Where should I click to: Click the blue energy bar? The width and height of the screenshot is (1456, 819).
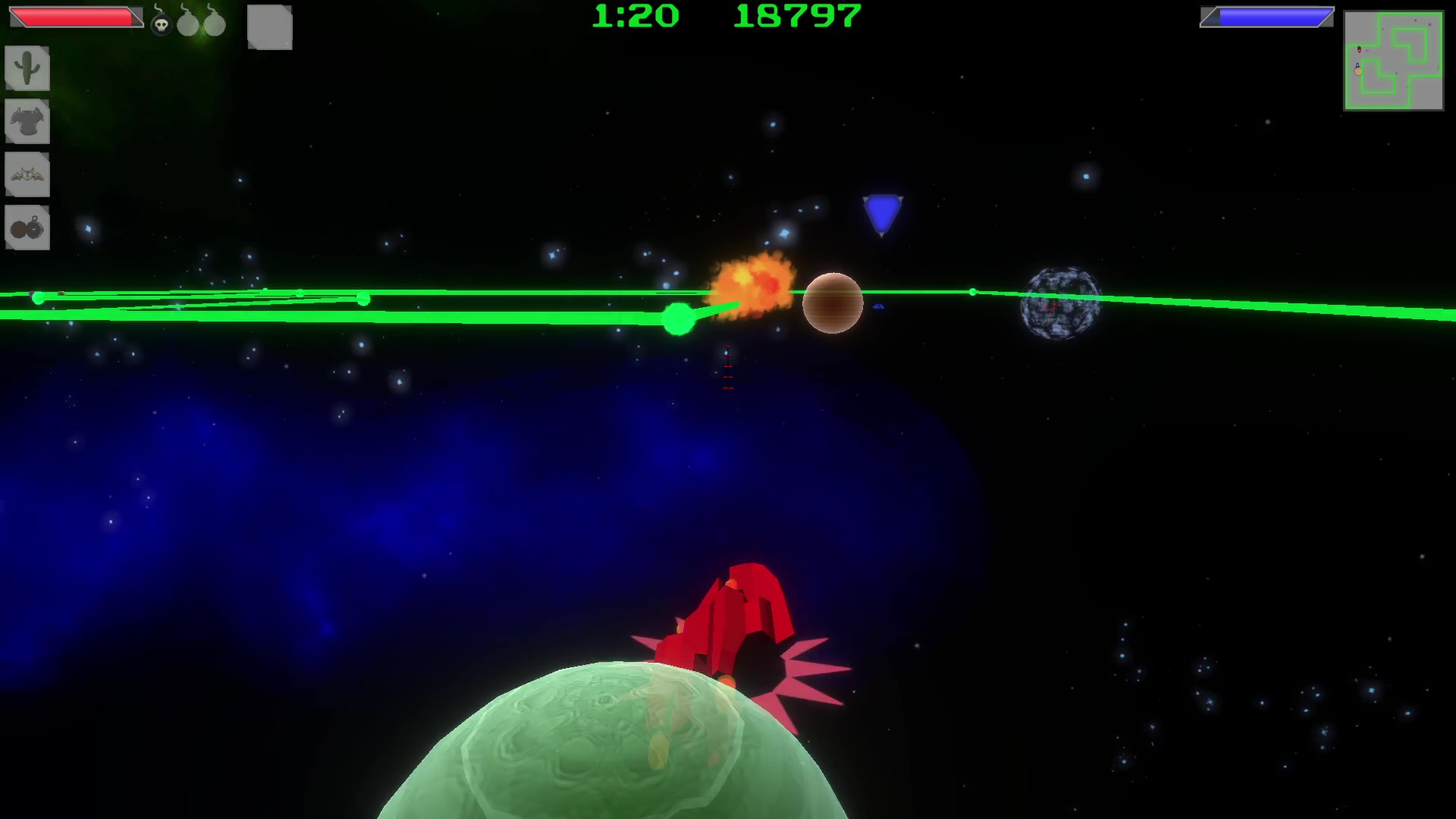click(1266, 15)
